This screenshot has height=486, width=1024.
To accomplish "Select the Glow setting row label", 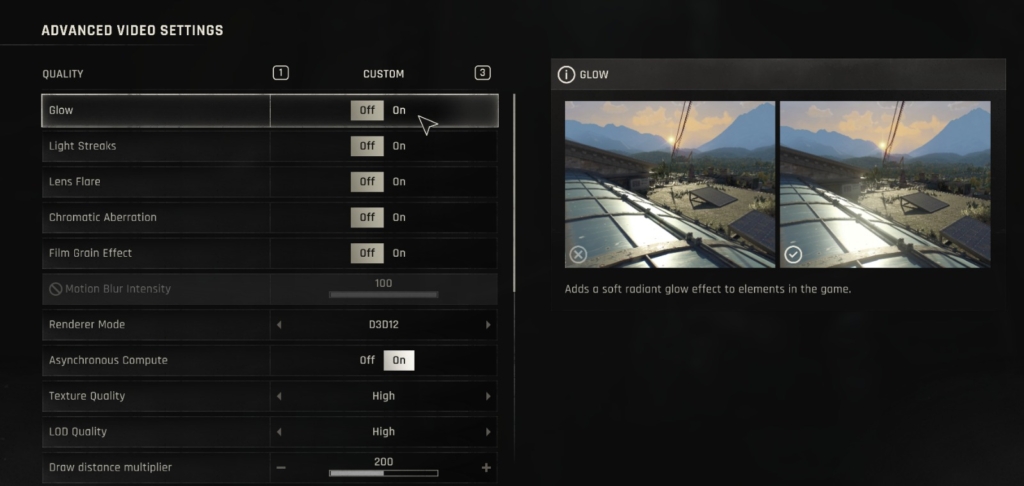I will [x=62, y=110].
